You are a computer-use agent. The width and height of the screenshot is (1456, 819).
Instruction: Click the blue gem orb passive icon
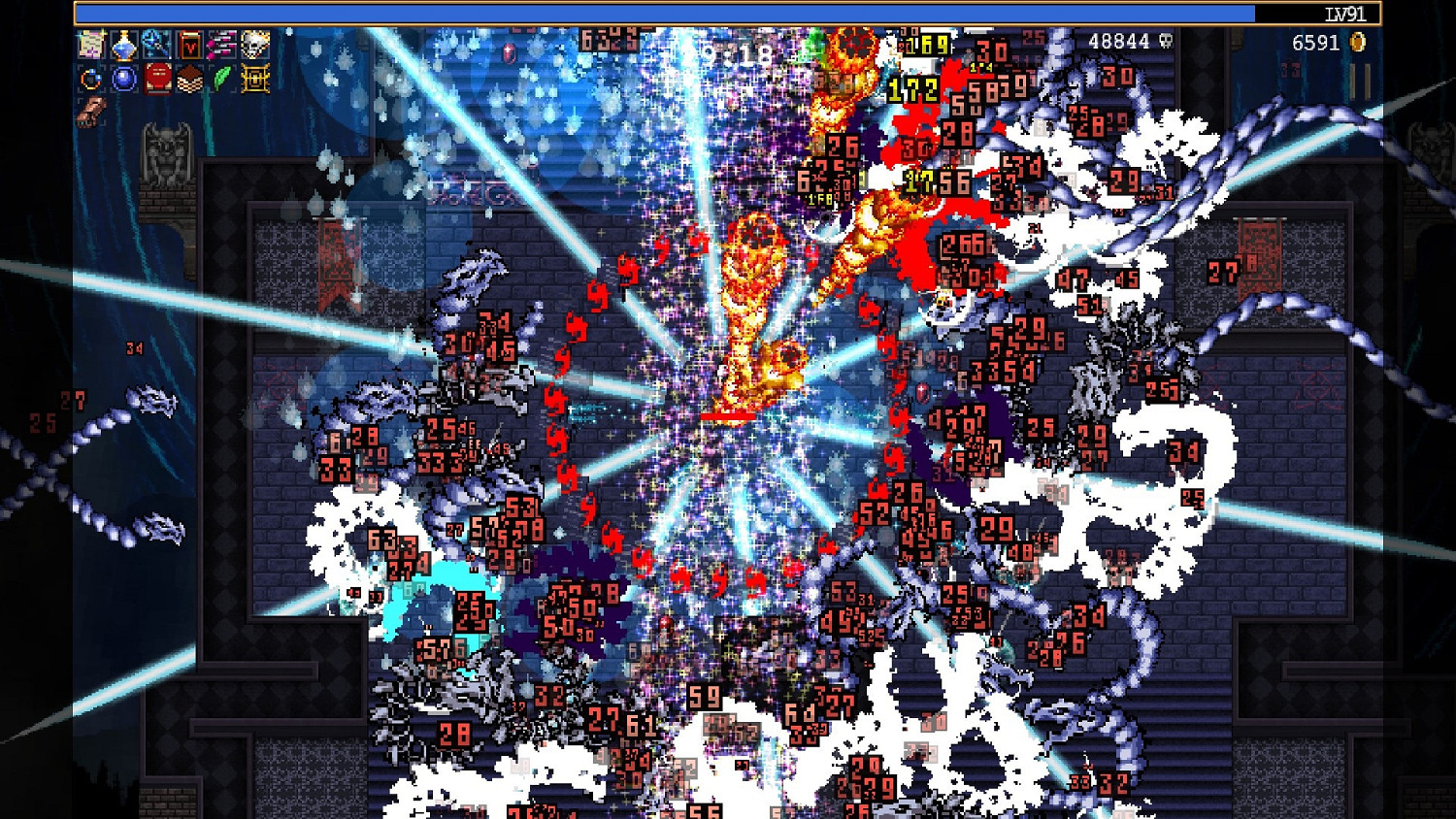(x=123, y=77)
